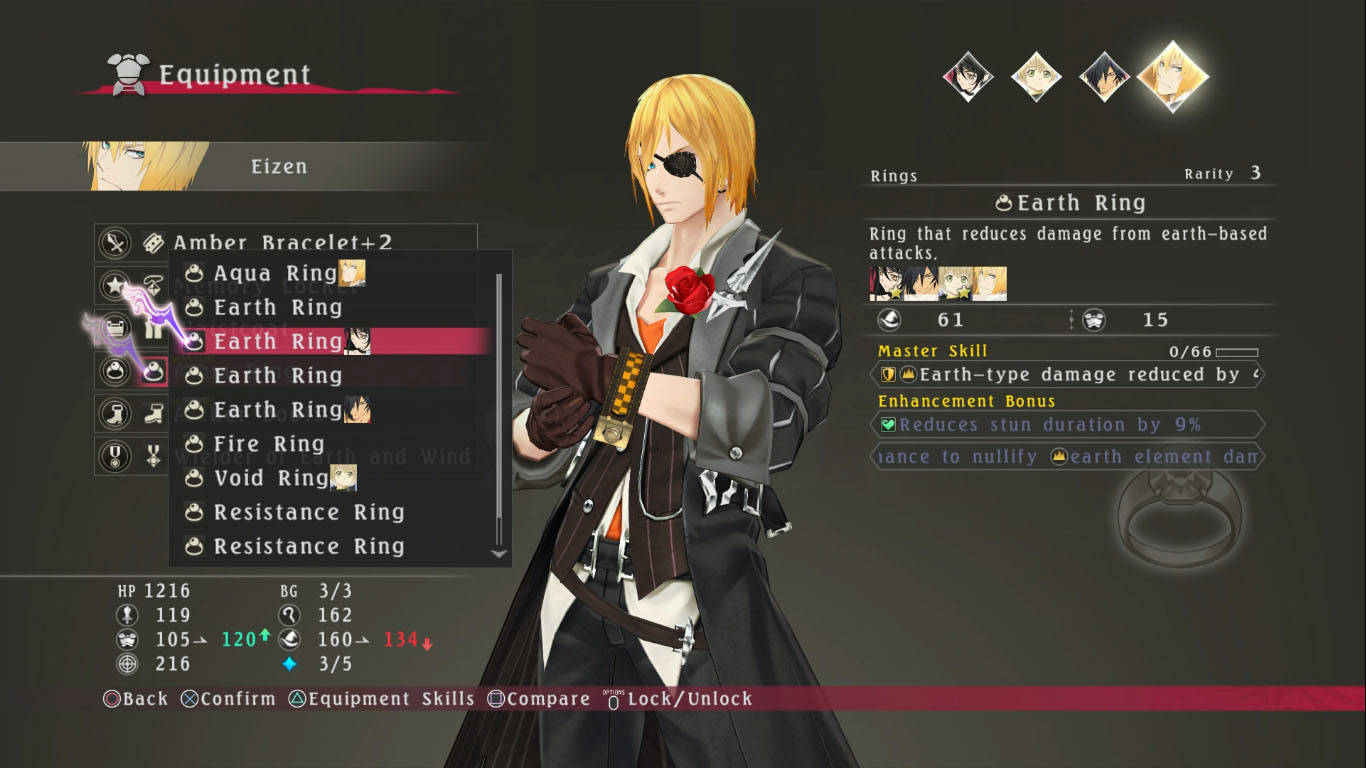Select Eizen's highlighted party portrait
The width and height of the screenshot is (1366, 768).
coord(1173,77)
